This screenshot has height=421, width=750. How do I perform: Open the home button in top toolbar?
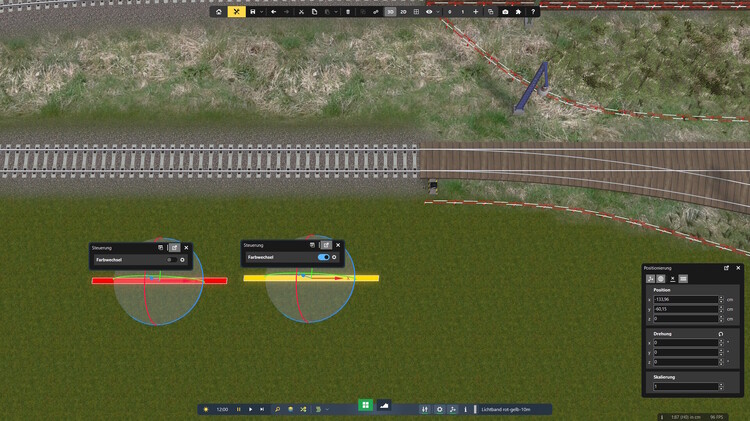pos(219,12)
